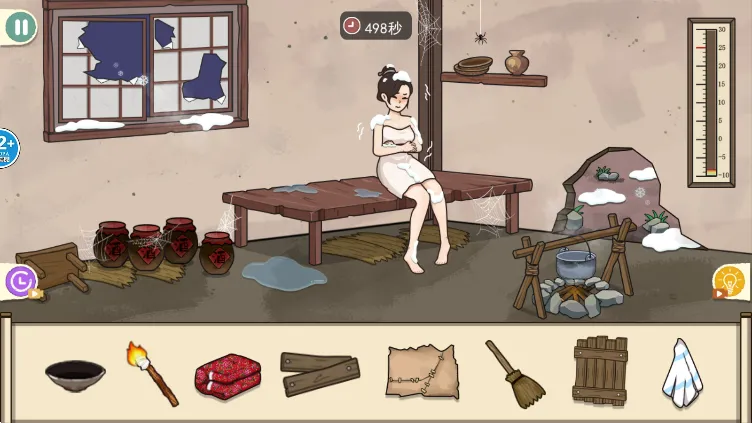Pause the game with the green button
Image resolution: width=752 pixels, height=423 pixels.
[x=20, y=27]
